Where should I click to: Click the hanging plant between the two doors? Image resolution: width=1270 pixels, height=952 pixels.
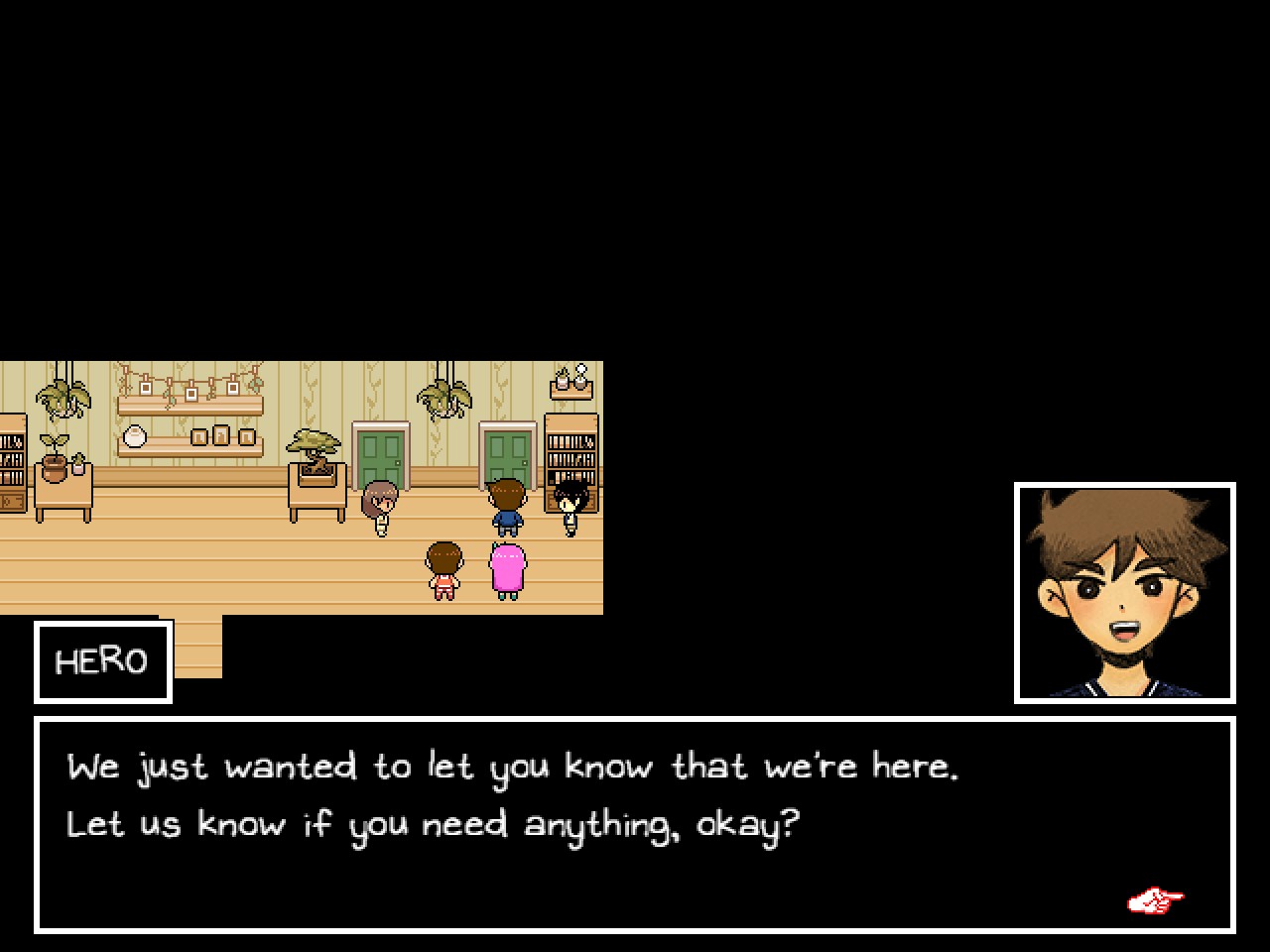point(443,398)
